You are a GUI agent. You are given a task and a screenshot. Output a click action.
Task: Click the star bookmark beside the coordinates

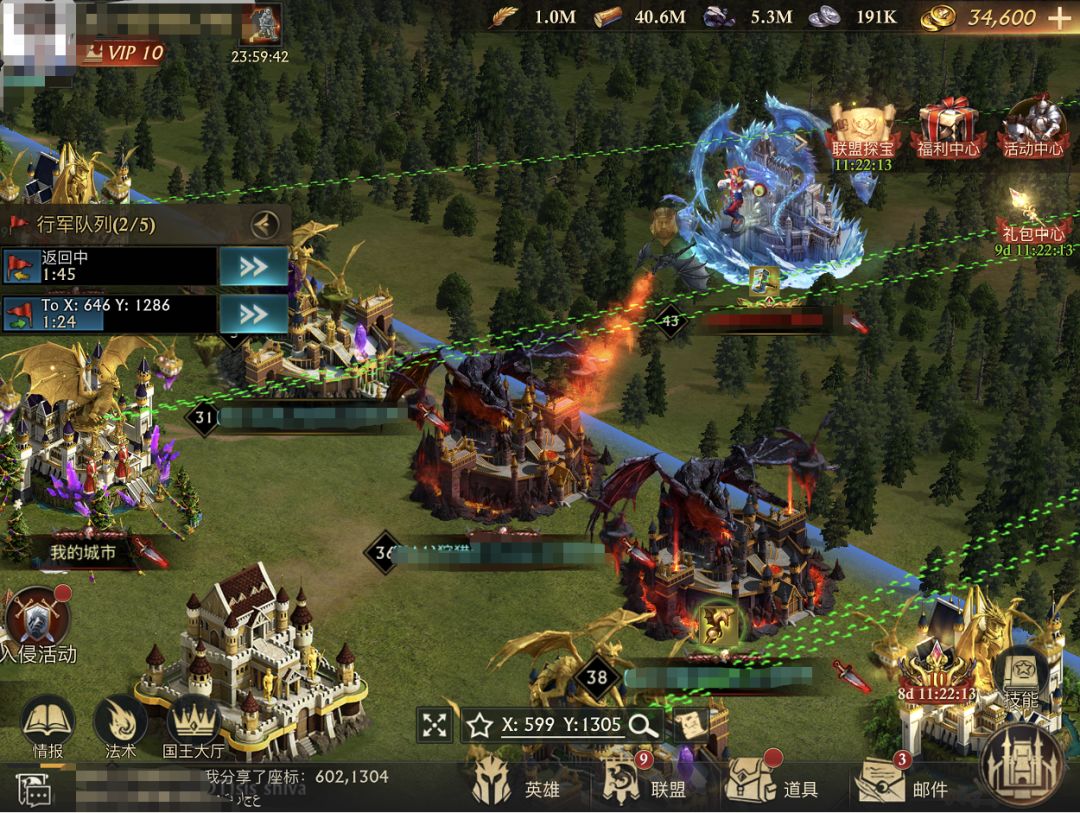click(x=479, y=726)
